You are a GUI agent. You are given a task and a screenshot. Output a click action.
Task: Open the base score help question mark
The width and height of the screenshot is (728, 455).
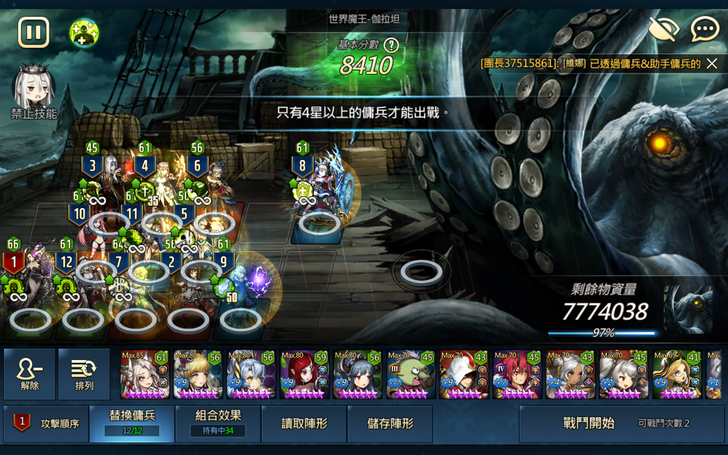pyautogui.click(x=391, y=45)
